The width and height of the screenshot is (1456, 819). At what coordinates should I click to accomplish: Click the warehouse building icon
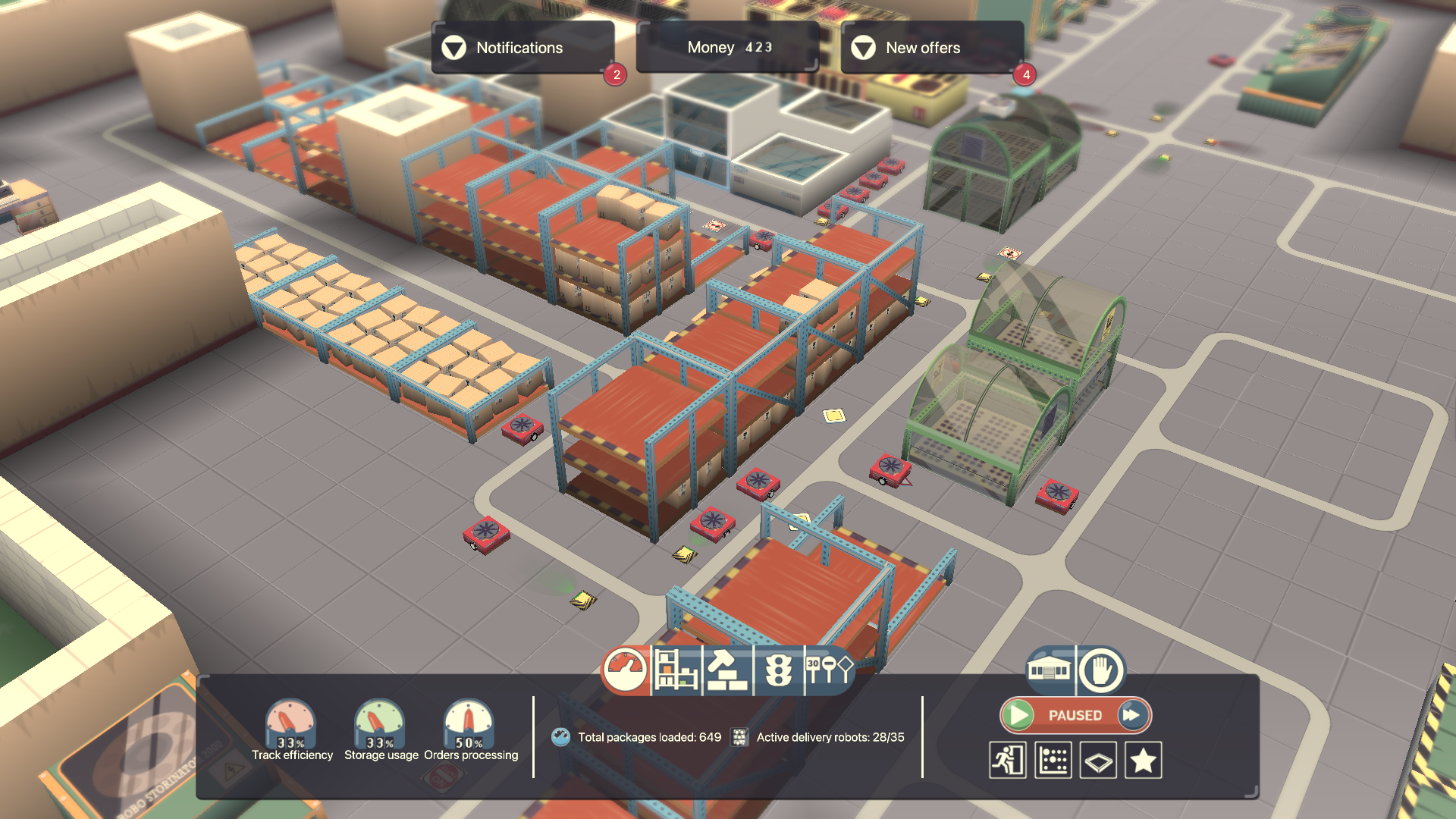pyautogui.click(x=1049, y=670)
